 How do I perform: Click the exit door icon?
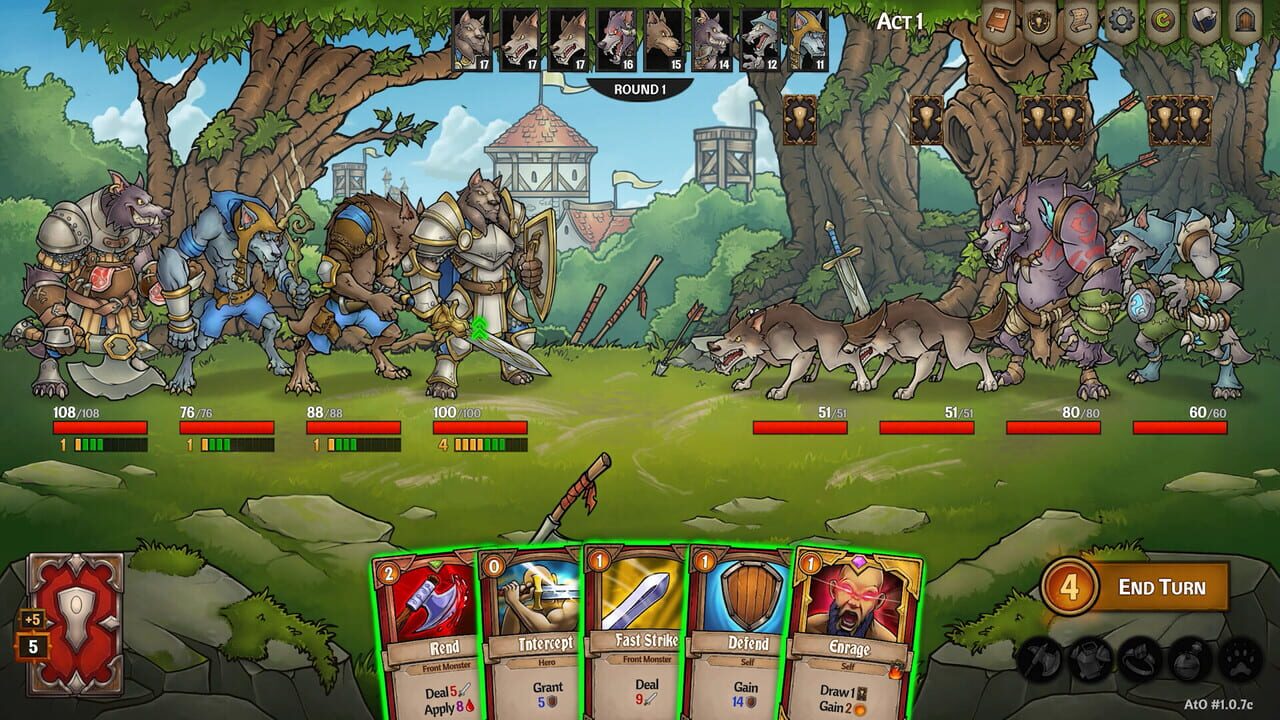pyautogui.click(x=1247, y=20)
